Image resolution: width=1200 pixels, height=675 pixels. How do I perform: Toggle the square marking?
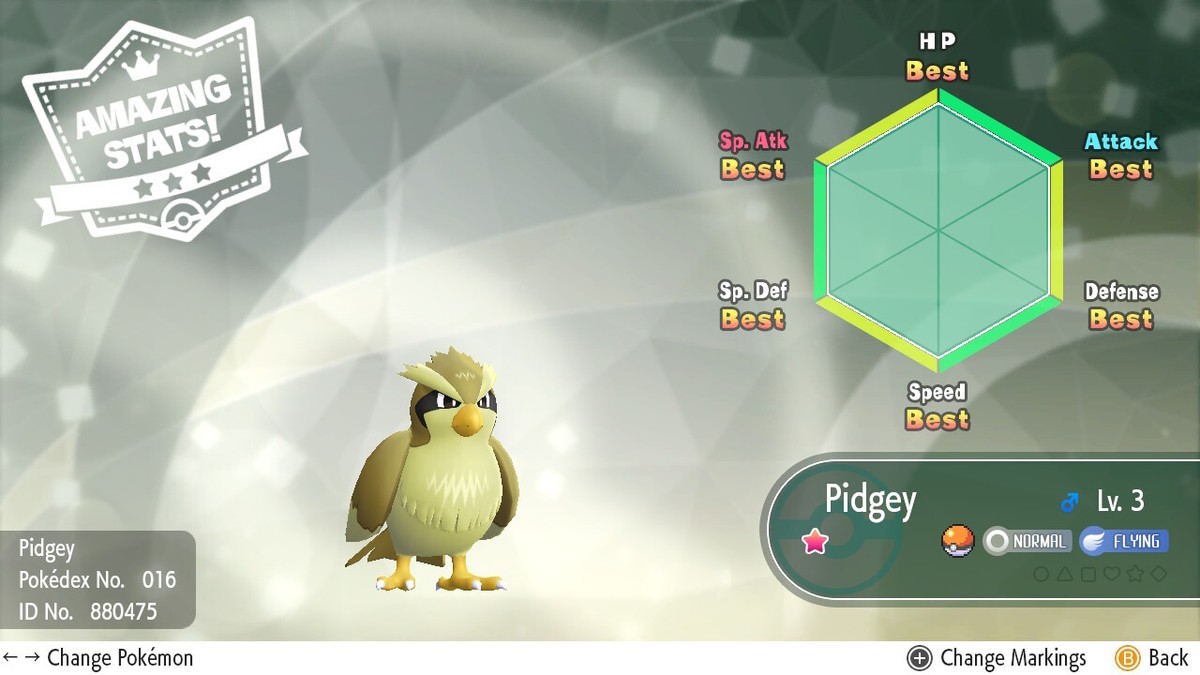(1088, 574)
